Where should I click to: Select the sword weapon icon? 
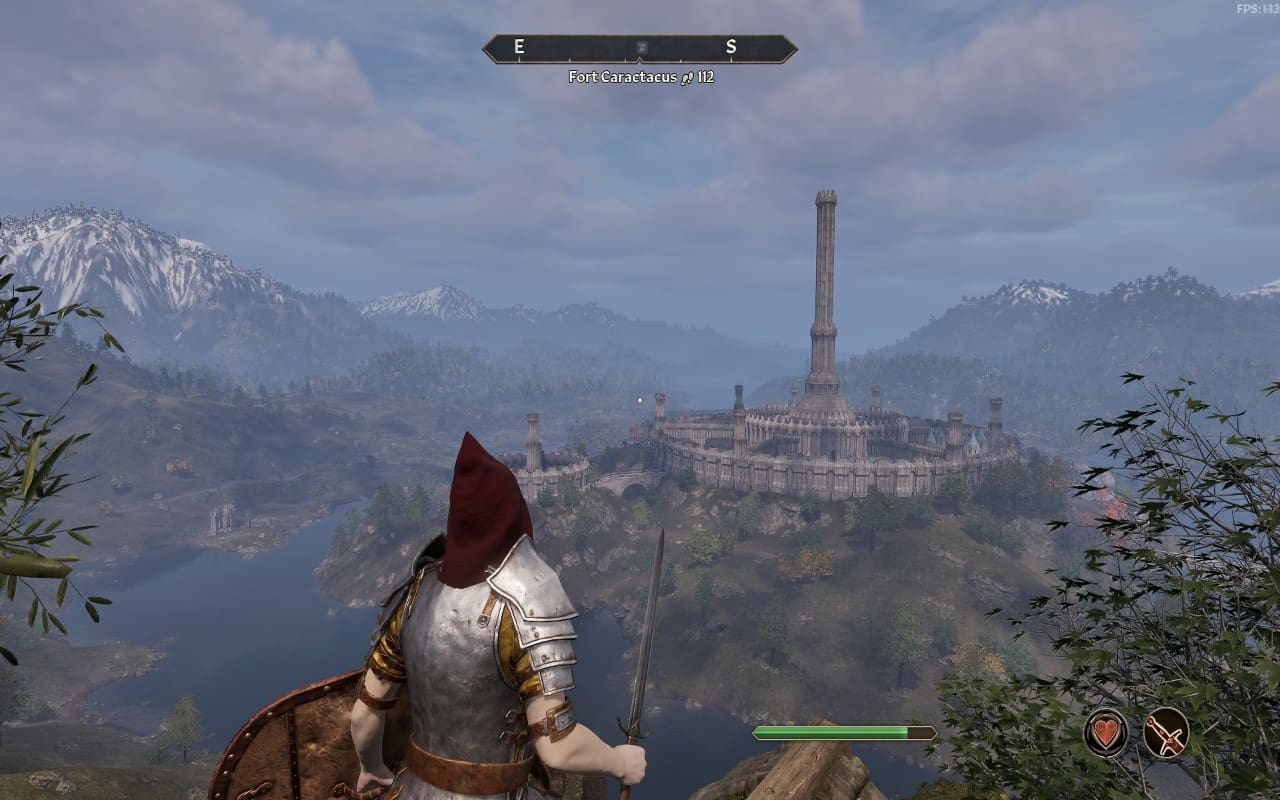pos(1166,733)
